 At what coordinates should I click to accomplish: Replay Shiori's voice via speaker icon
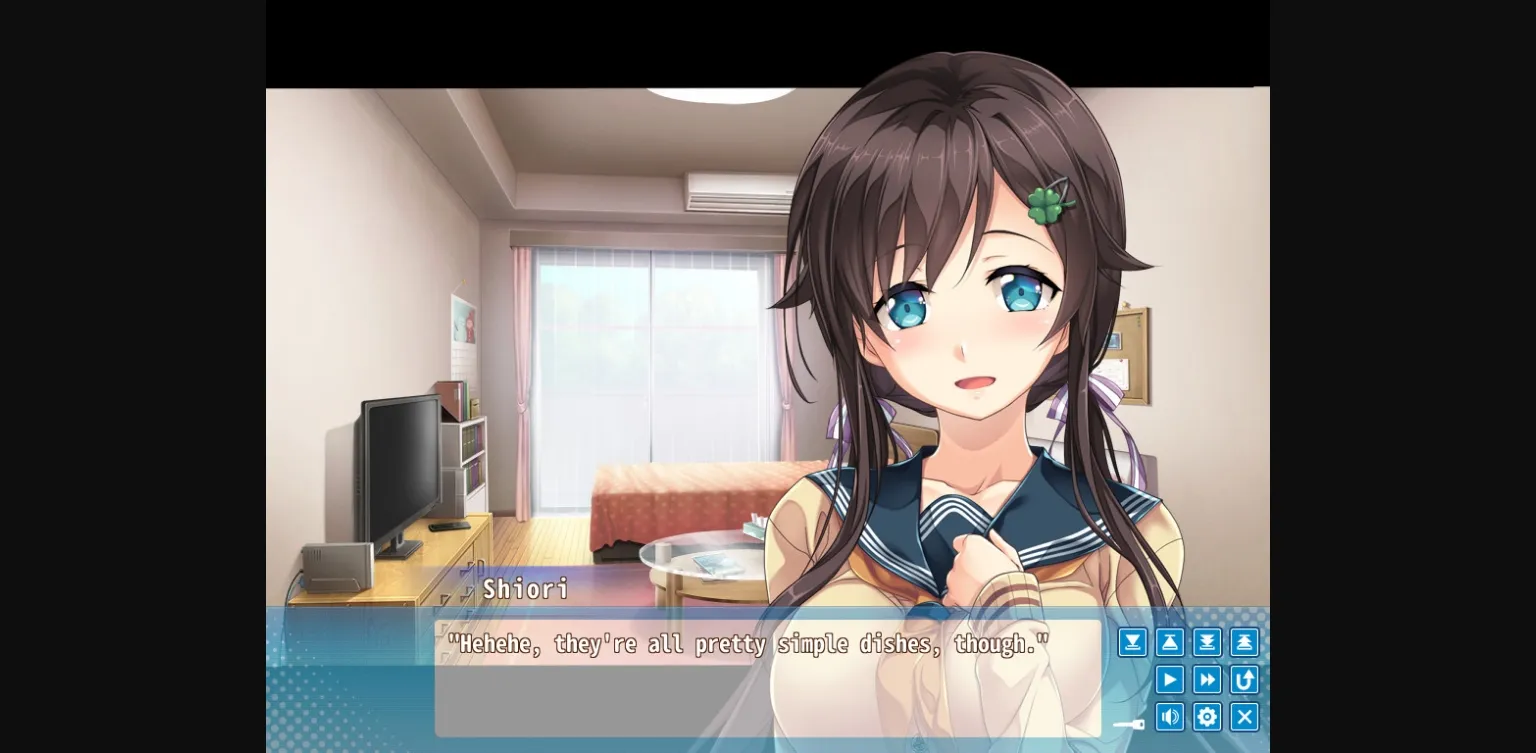pyautogui.click(x=1170, y=716)
